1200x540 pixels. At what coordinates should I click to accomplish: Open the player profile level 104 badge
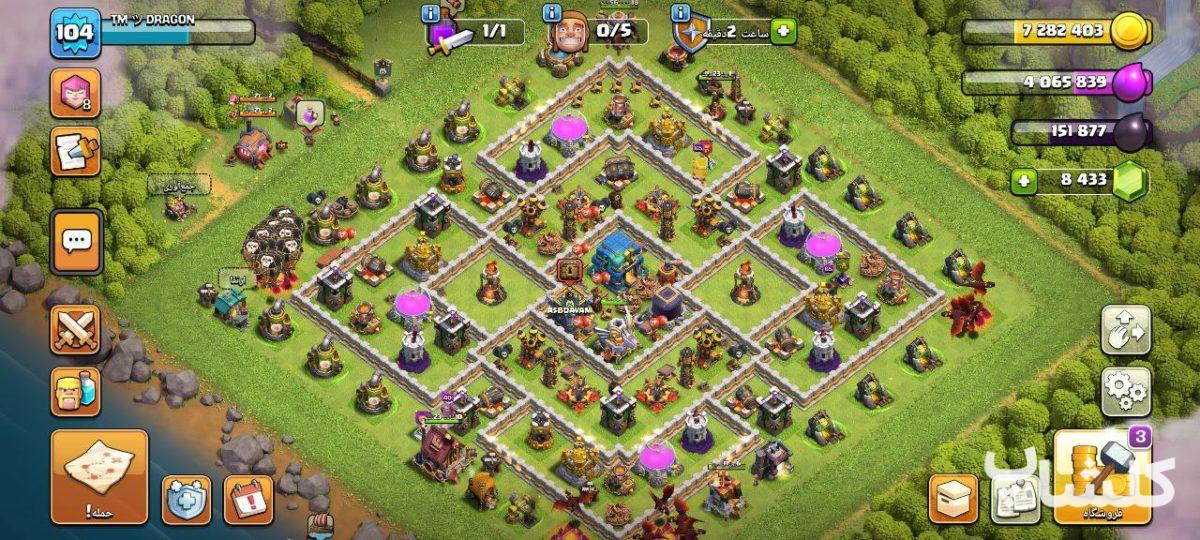(x=75, y=33)
